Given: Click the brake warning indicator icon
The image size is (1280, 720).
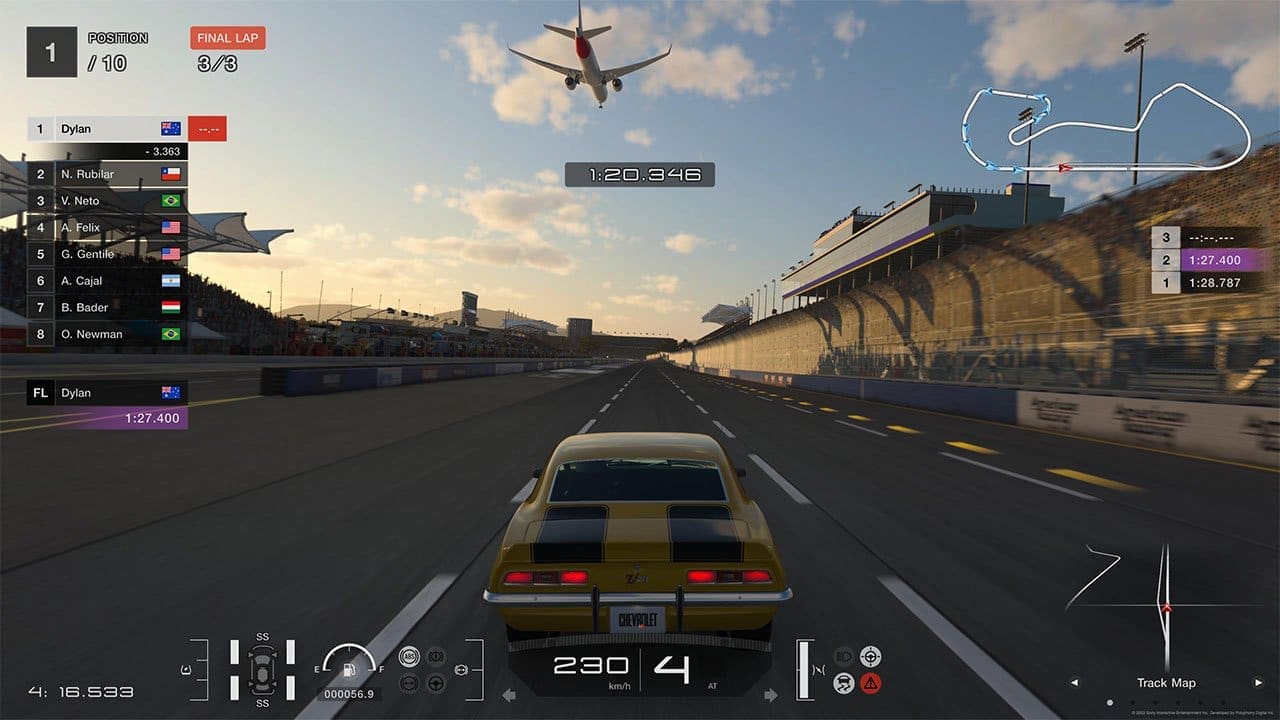Looking at the screenshot, I should coord(437,656).
